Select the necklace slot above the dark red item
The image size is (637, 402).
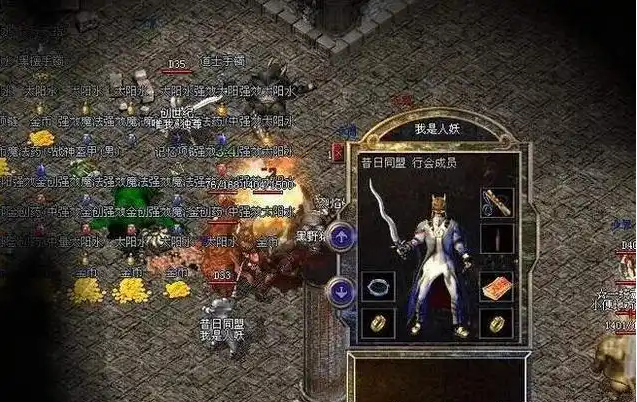pos(497,202)
